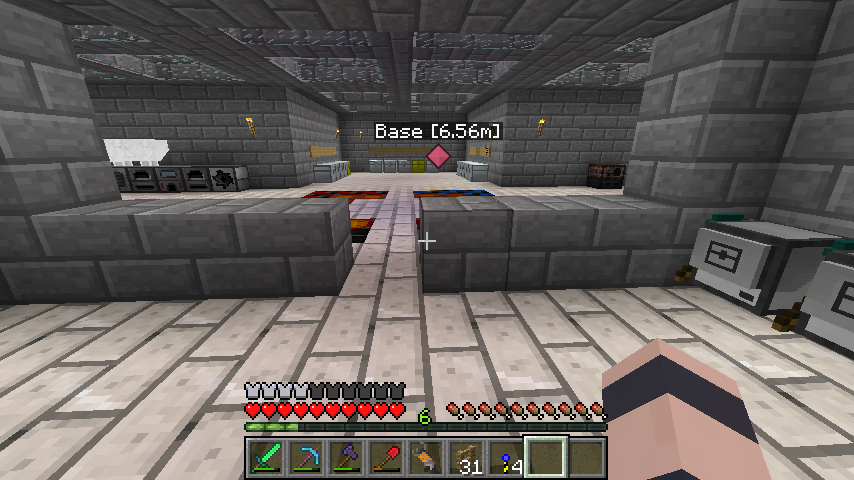
Task: Choose the diamond pickaxe in the hotbar
Action: point(305,458)
